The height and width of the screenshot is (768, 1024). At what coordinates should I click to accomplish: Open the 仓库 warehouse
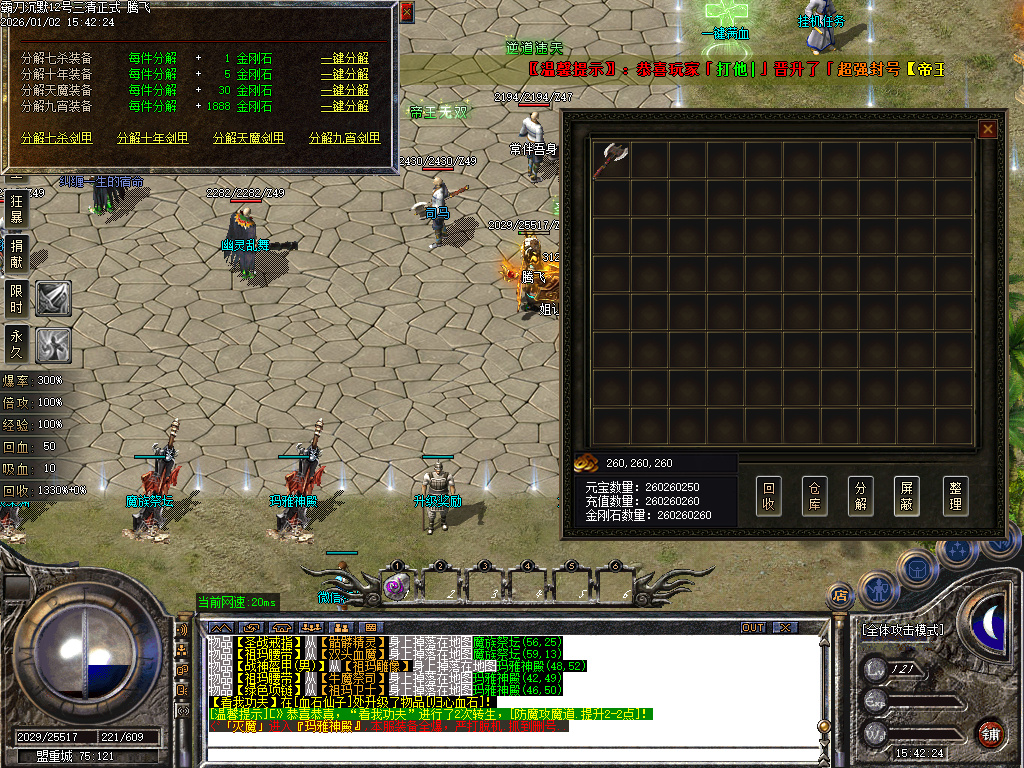click(815, 496)
